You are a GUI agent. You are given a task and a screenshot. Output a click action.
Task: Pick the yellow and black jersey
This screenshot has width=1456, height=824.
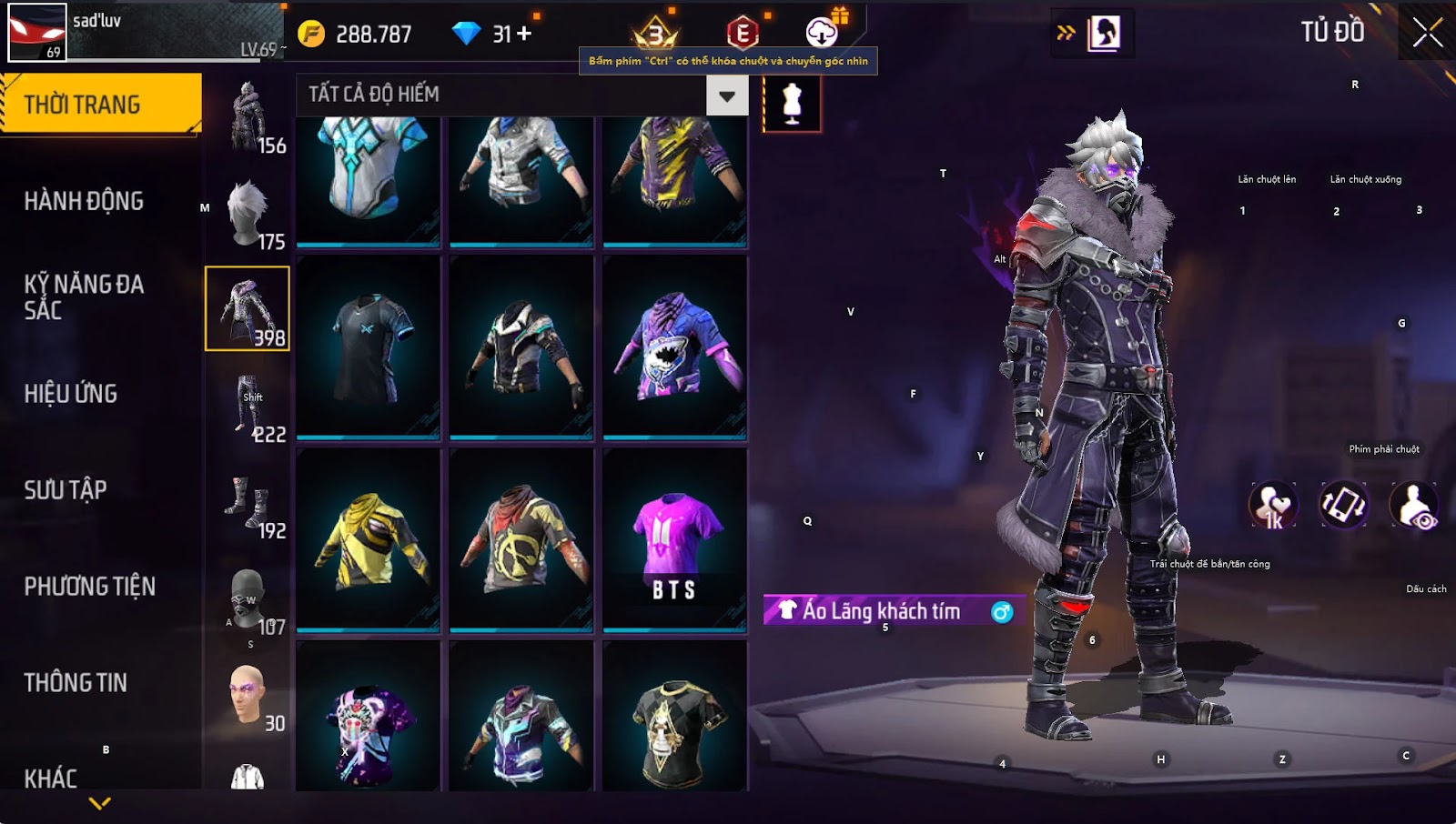369,540
